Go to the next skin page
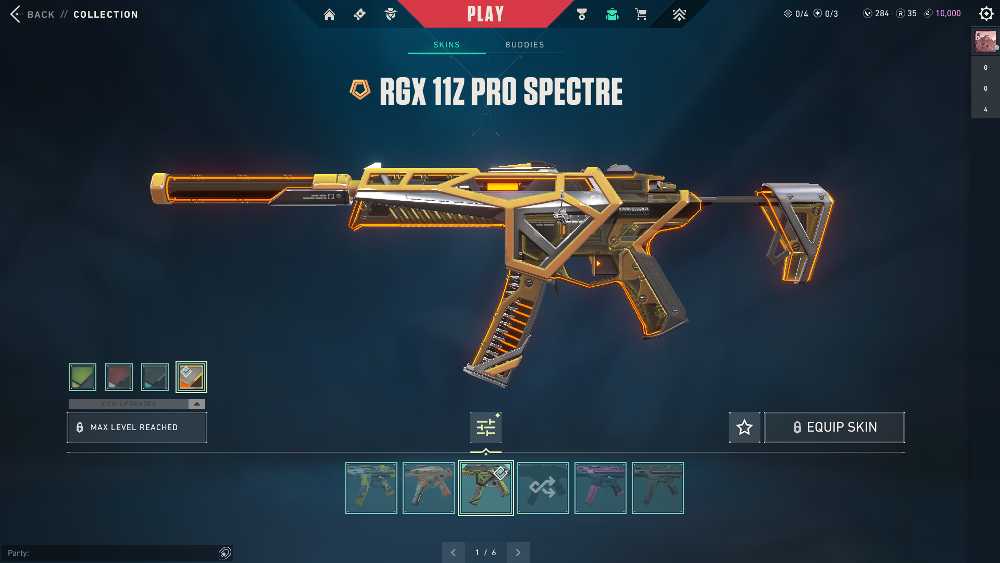The image size is (1000, 563). tap(518, 552)
